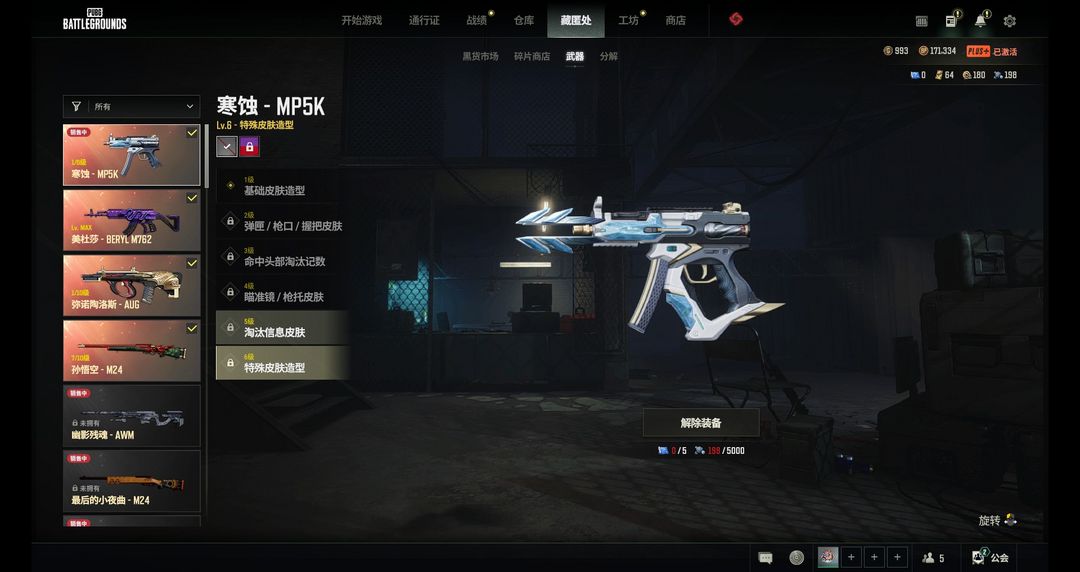Image resolution: width=1080 pixels, height=572 pixels.
Task: Open the 开始游戏 menu tab
Action: pos(361,20)
